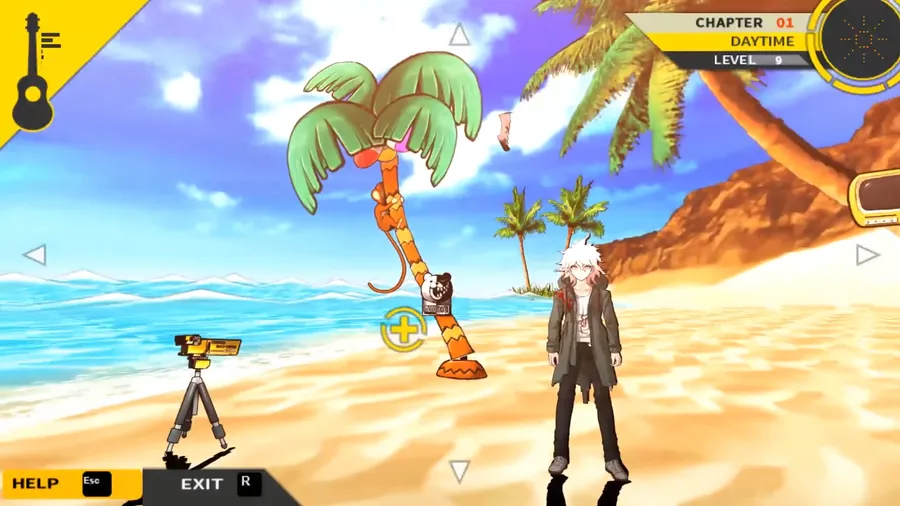The height and width of the screenshot is (506, 900).
Task: Click the down arrow indicator
Action: coord(459,471)
